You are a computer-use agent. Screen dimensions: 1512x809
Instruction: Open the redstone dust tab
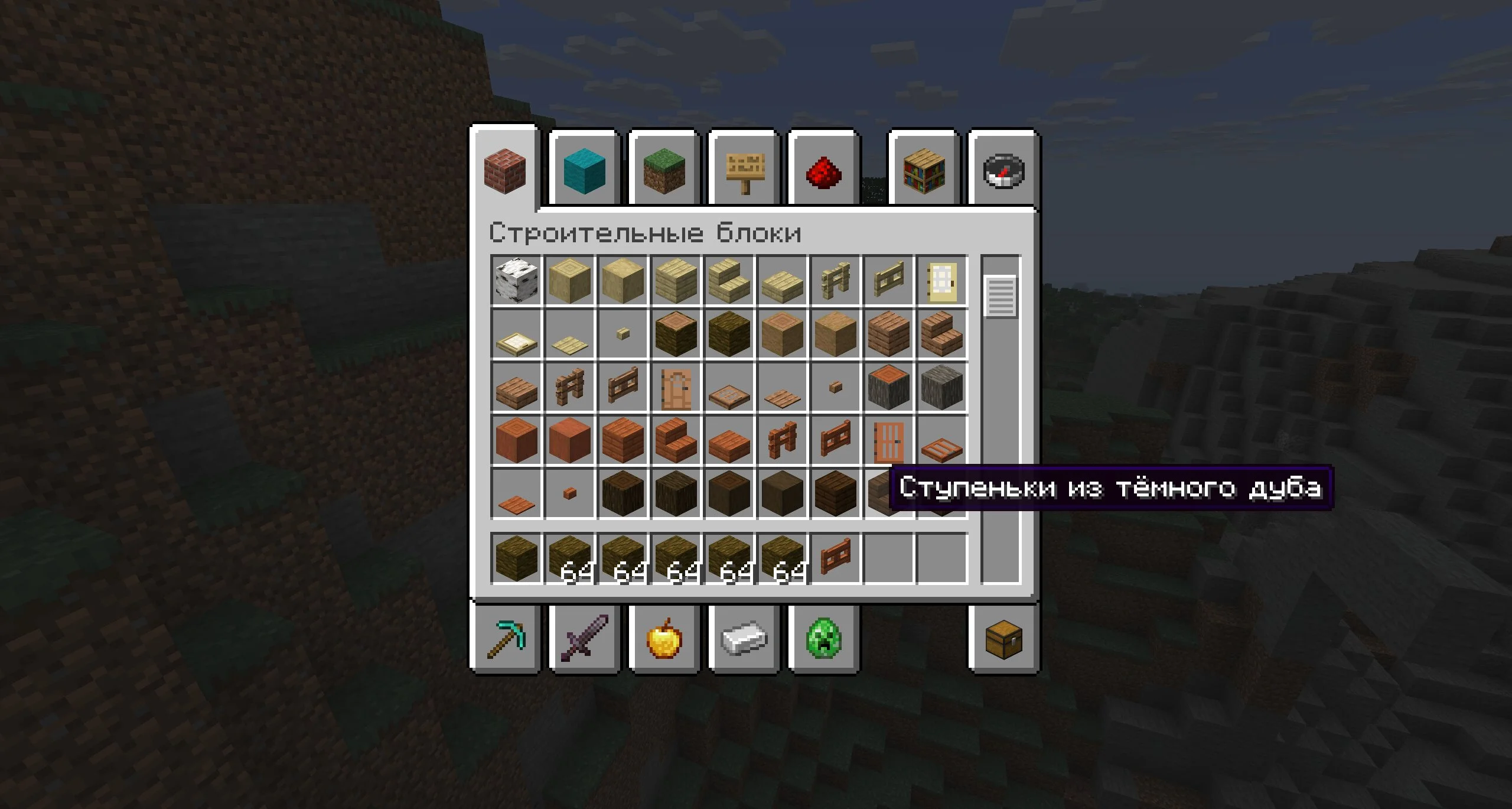click(823, 173)
